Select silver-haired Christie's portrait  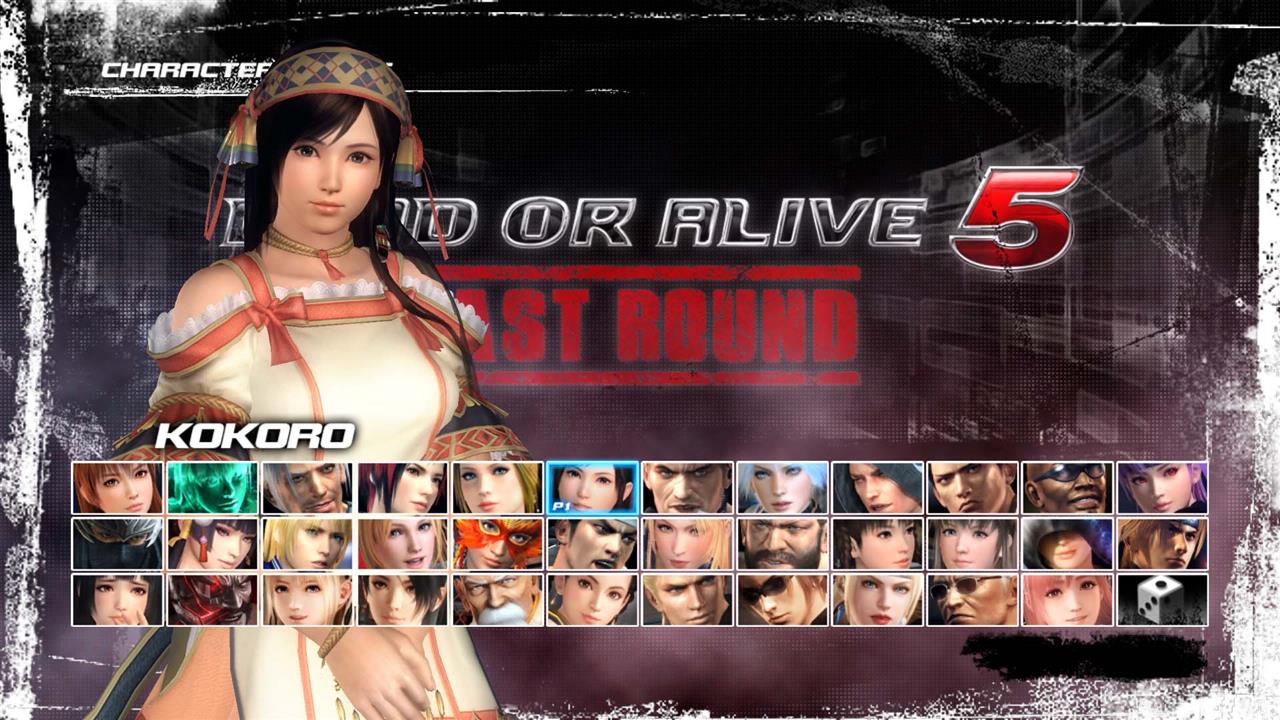tap(784, 490)
